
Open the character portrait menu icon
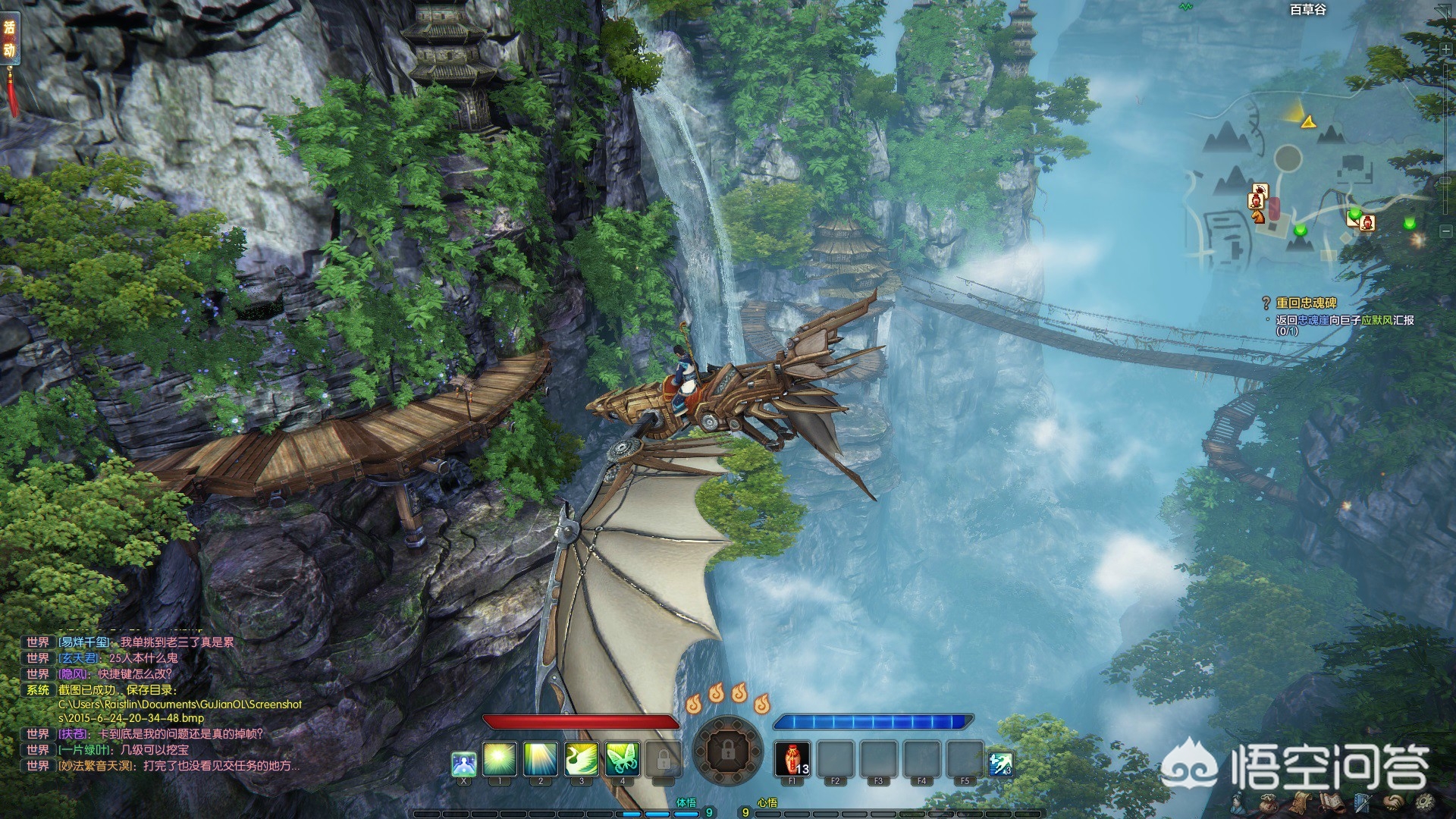pos(1238,802)
